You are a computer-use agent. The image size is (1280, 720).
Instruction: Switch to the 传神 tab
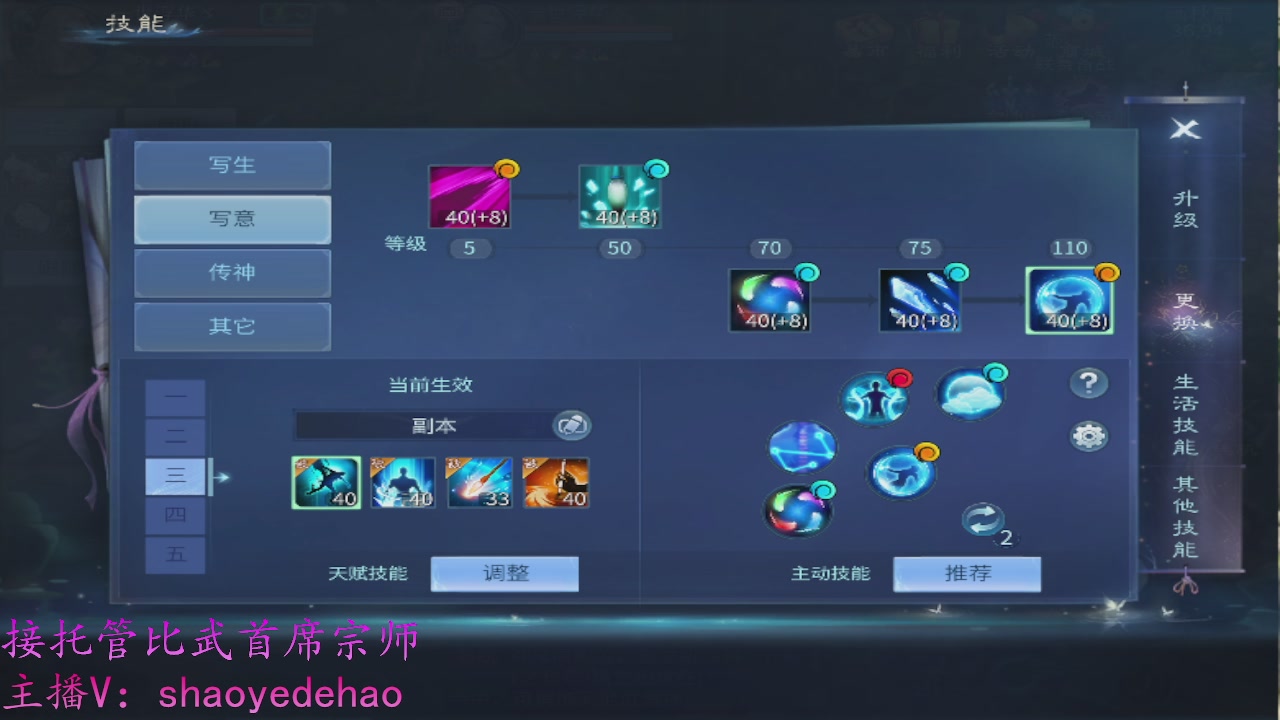[x=232, y=273]
